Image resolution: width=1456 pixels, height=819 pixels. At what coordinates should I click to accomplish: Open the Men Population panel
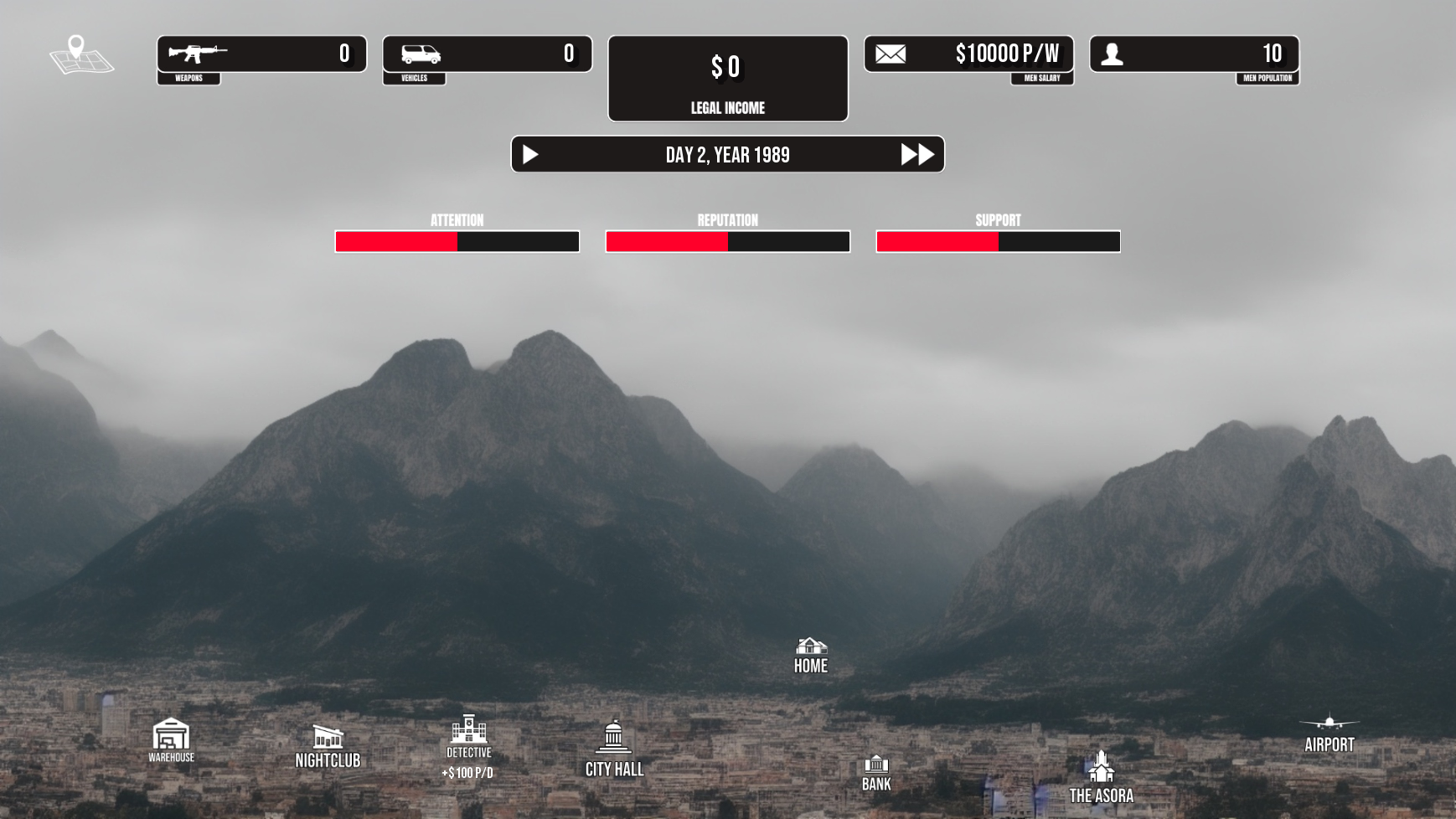tap(1194, 54)
